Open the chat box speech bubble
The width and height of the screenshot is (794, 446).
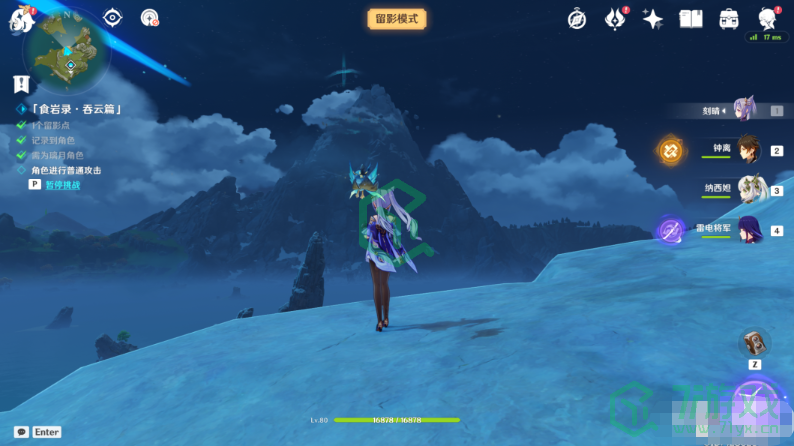pyautogui.click(x=21, y=432)
